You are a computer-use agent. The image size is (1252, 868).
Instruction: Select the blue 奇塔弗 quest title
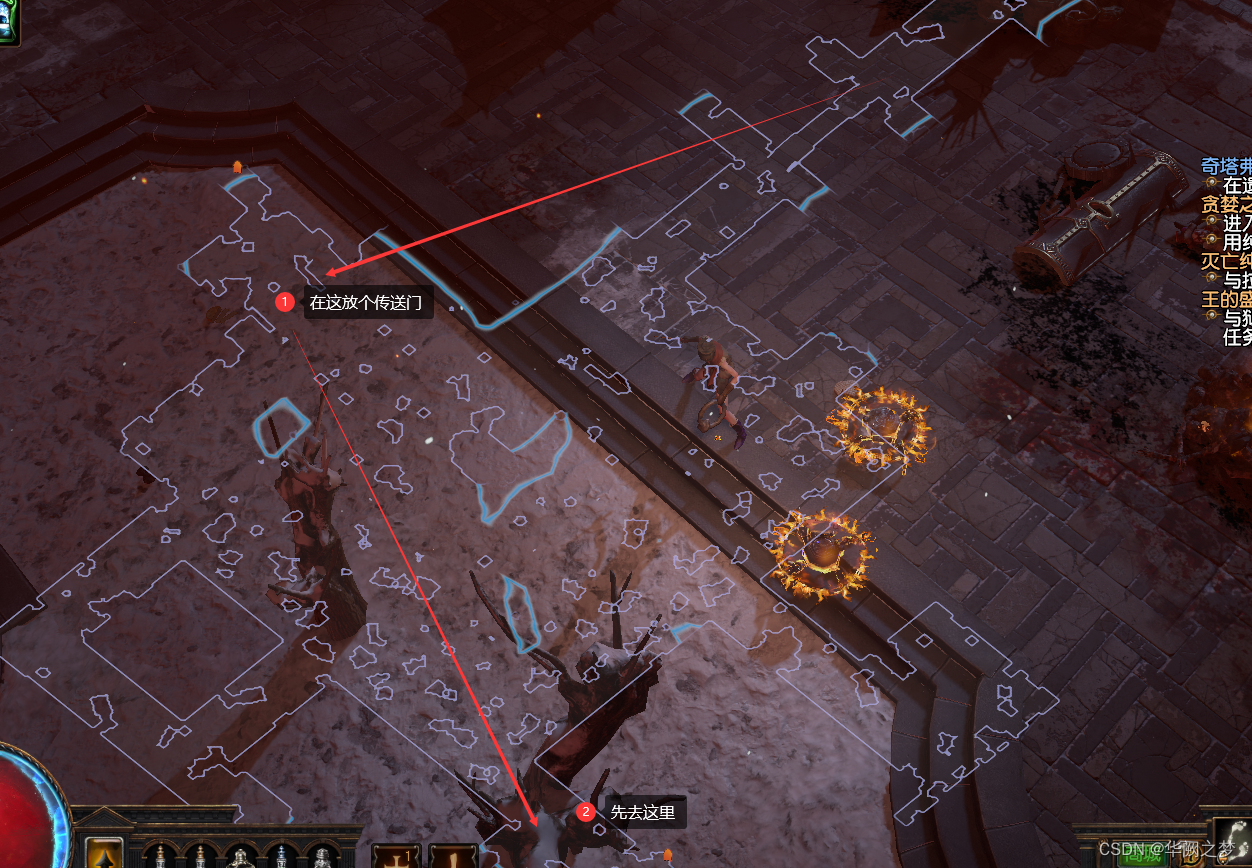[x=1226, y=166]
